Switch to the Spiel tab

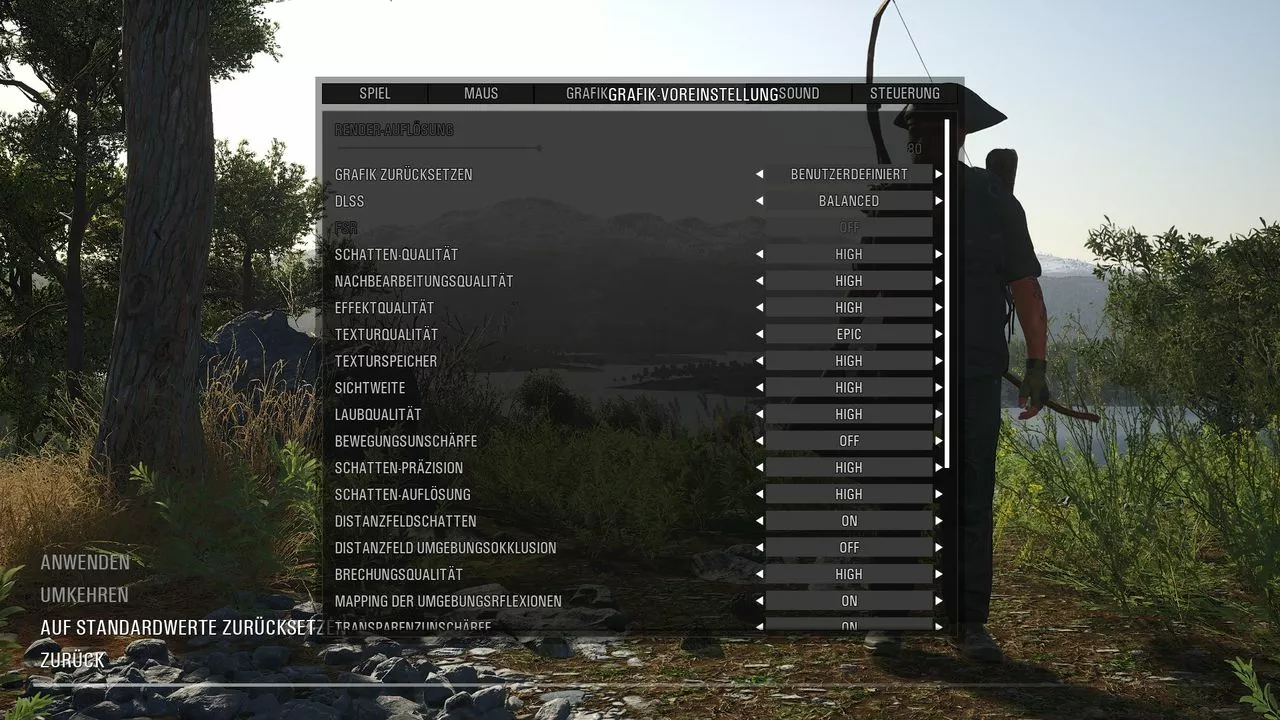(375, 94)
